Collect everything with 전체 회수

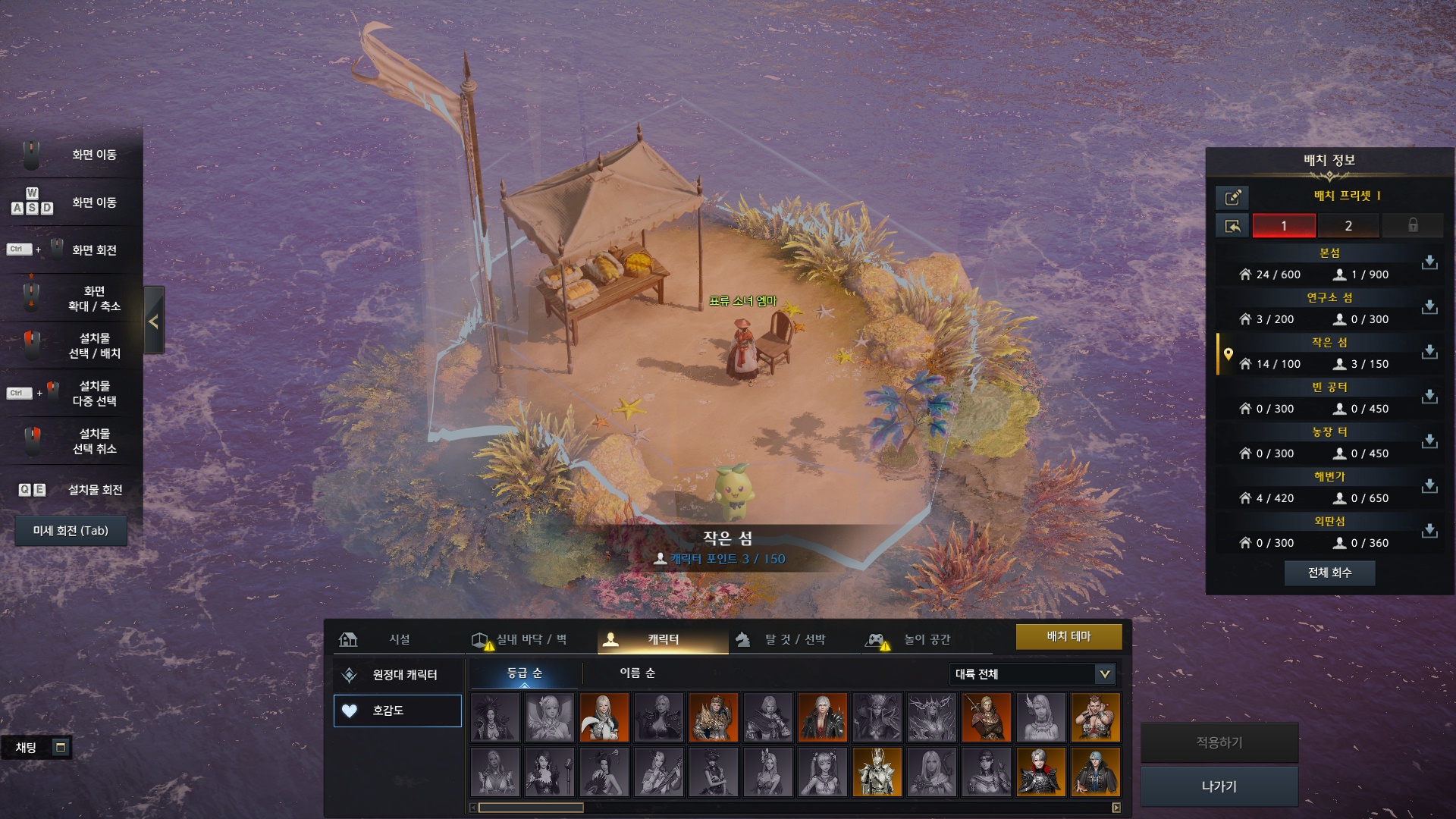click(x=1329, y=573)
